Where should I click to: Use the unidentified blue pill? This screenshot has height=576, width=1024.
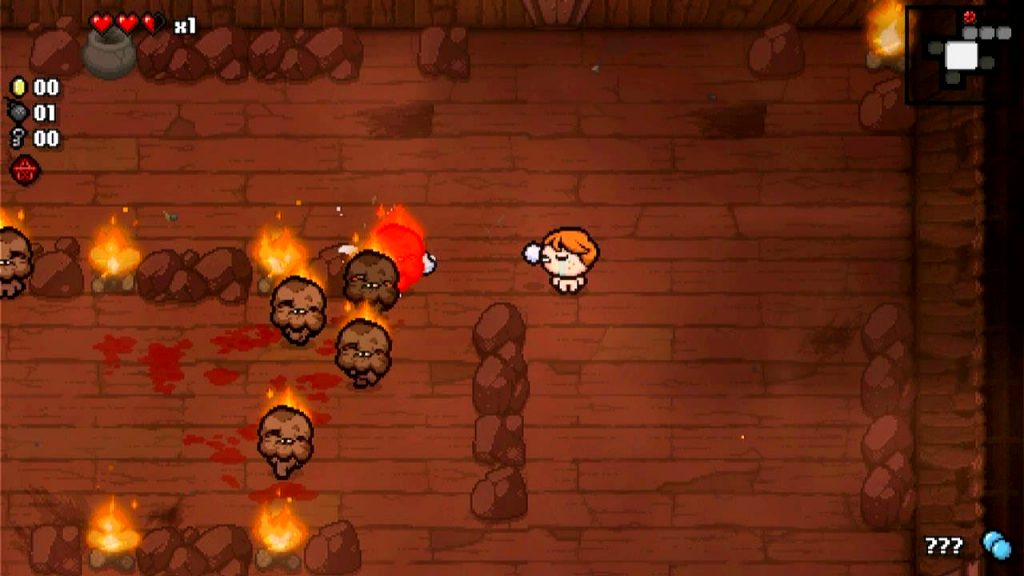[996, 545]
